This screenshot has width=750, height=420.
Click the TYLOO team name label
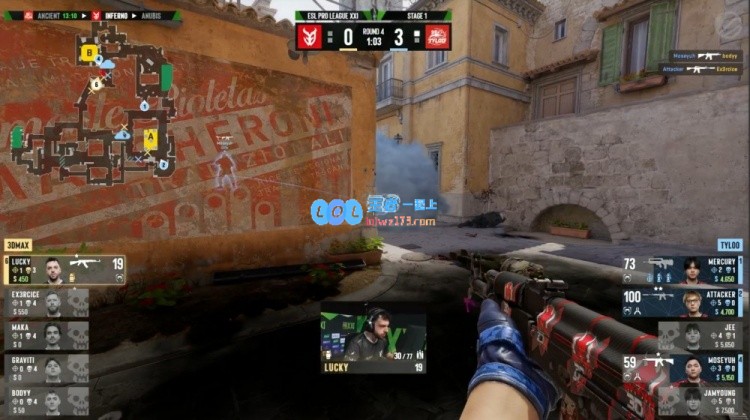(x=729, y=244)
